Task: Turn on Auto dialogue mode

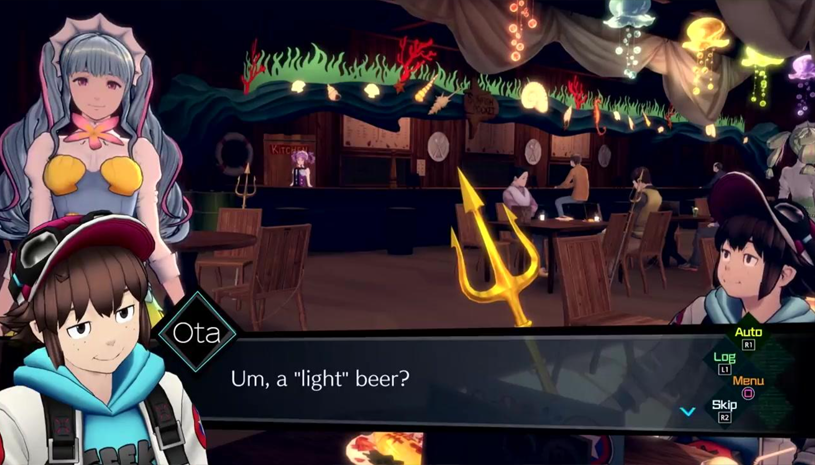Action: pyautogui.click(x=748, y=334)
